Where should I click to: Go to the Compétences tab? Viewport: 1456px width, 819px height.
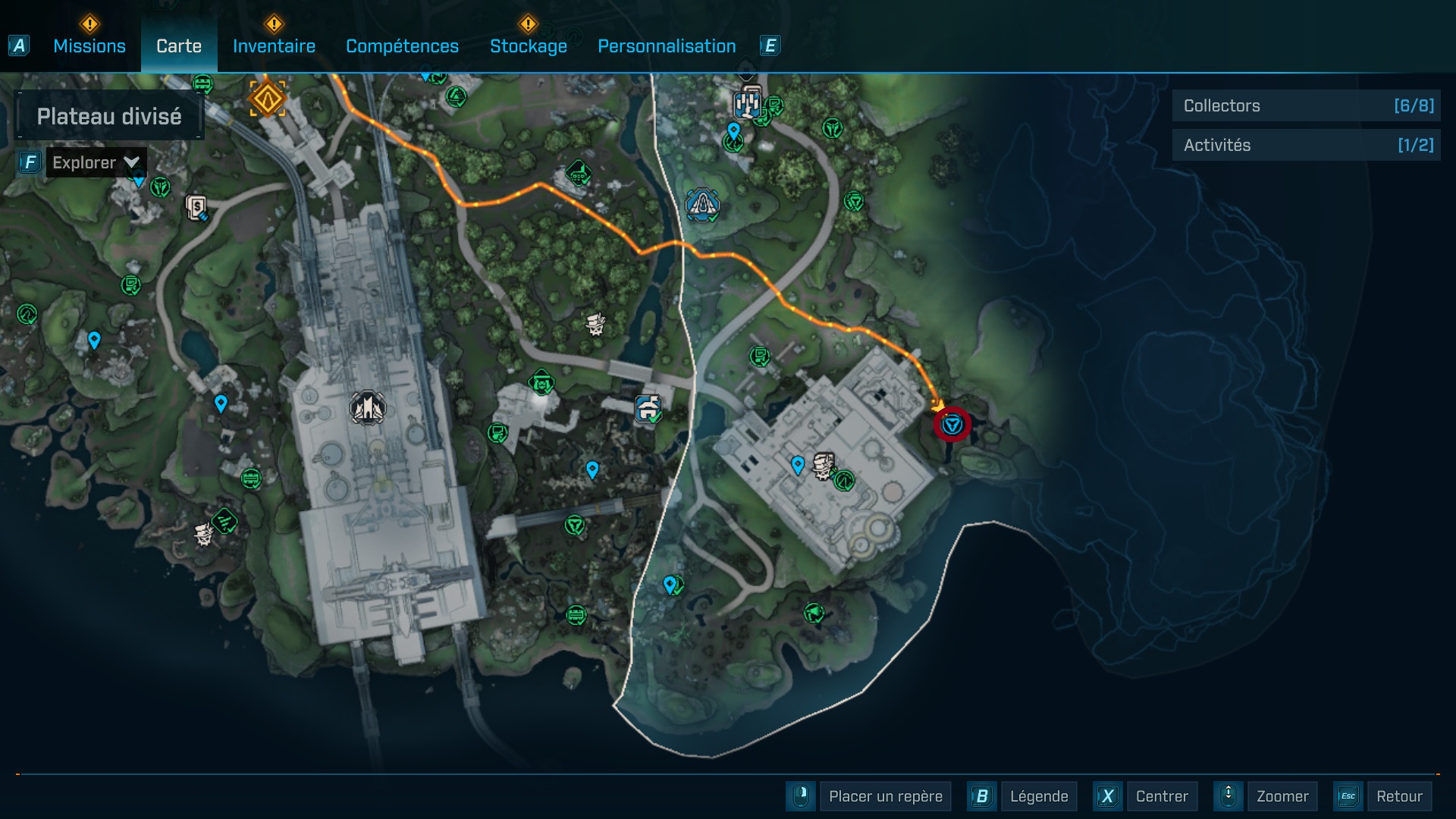coord(402,46)
